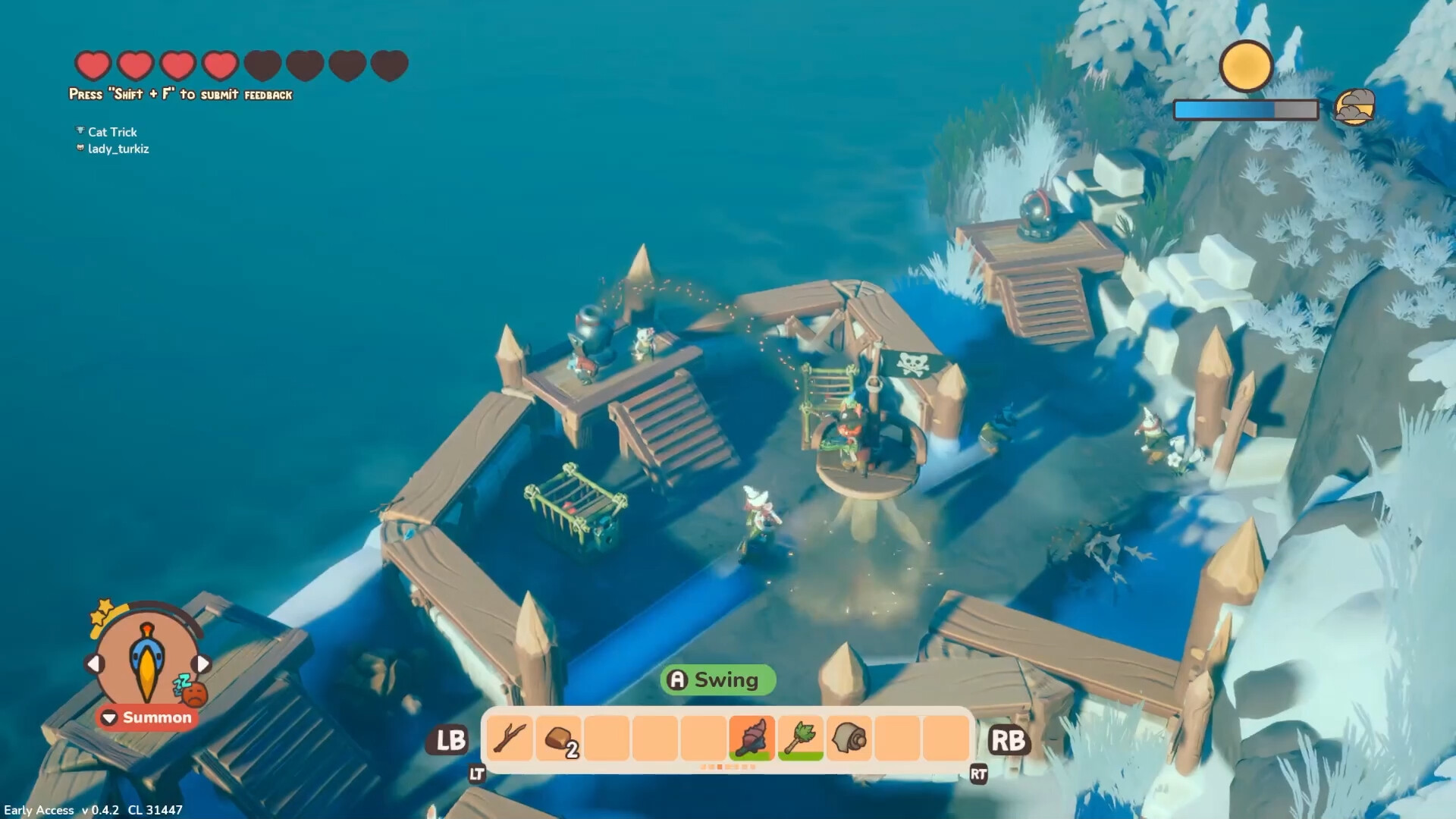
Task: Expand the Summon menu via its down arrow
Action: [108, 717]
